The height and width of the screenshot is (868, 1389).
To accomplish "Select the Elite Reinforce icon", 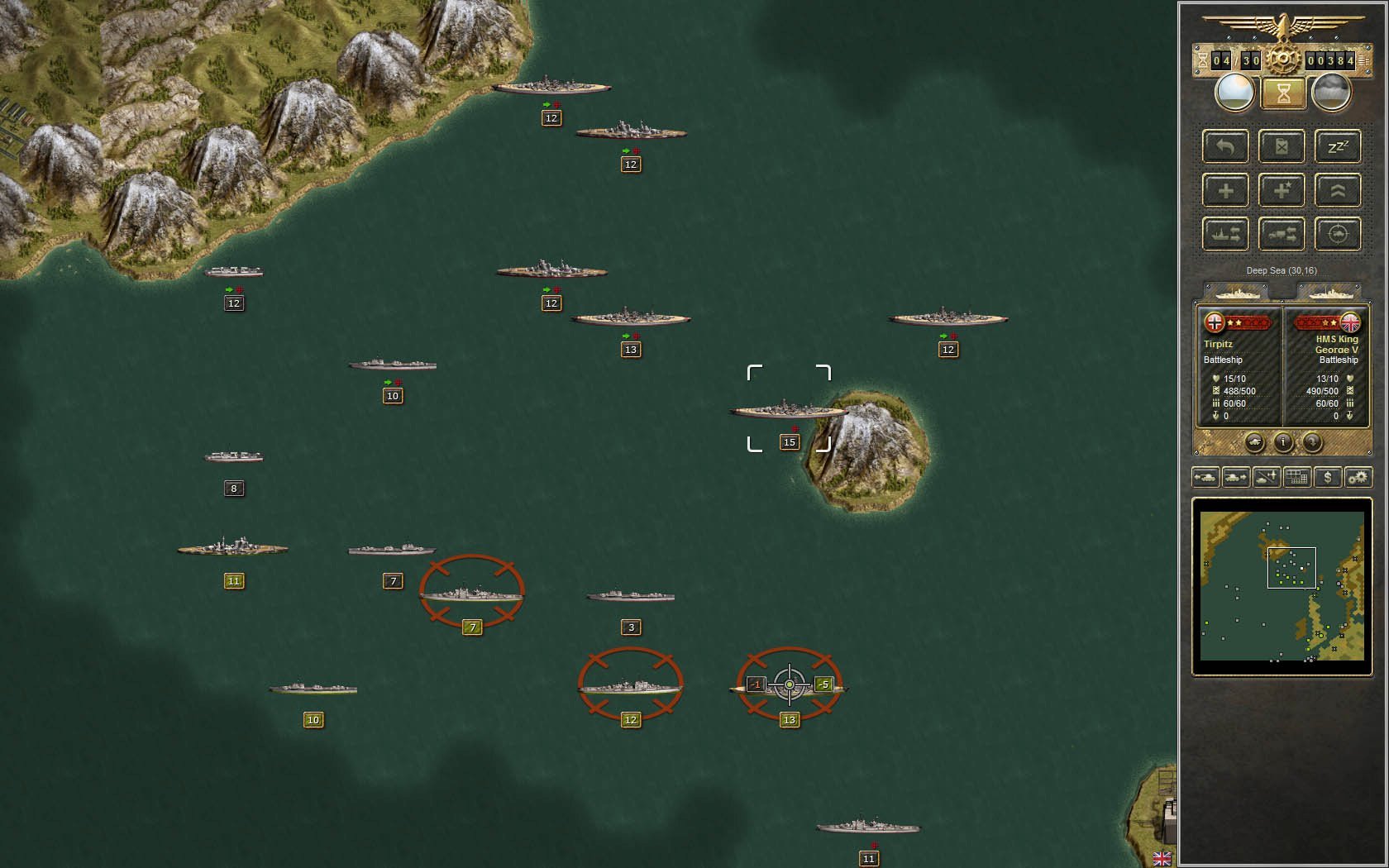I will pyautogui.click(x=1281, y=190).
